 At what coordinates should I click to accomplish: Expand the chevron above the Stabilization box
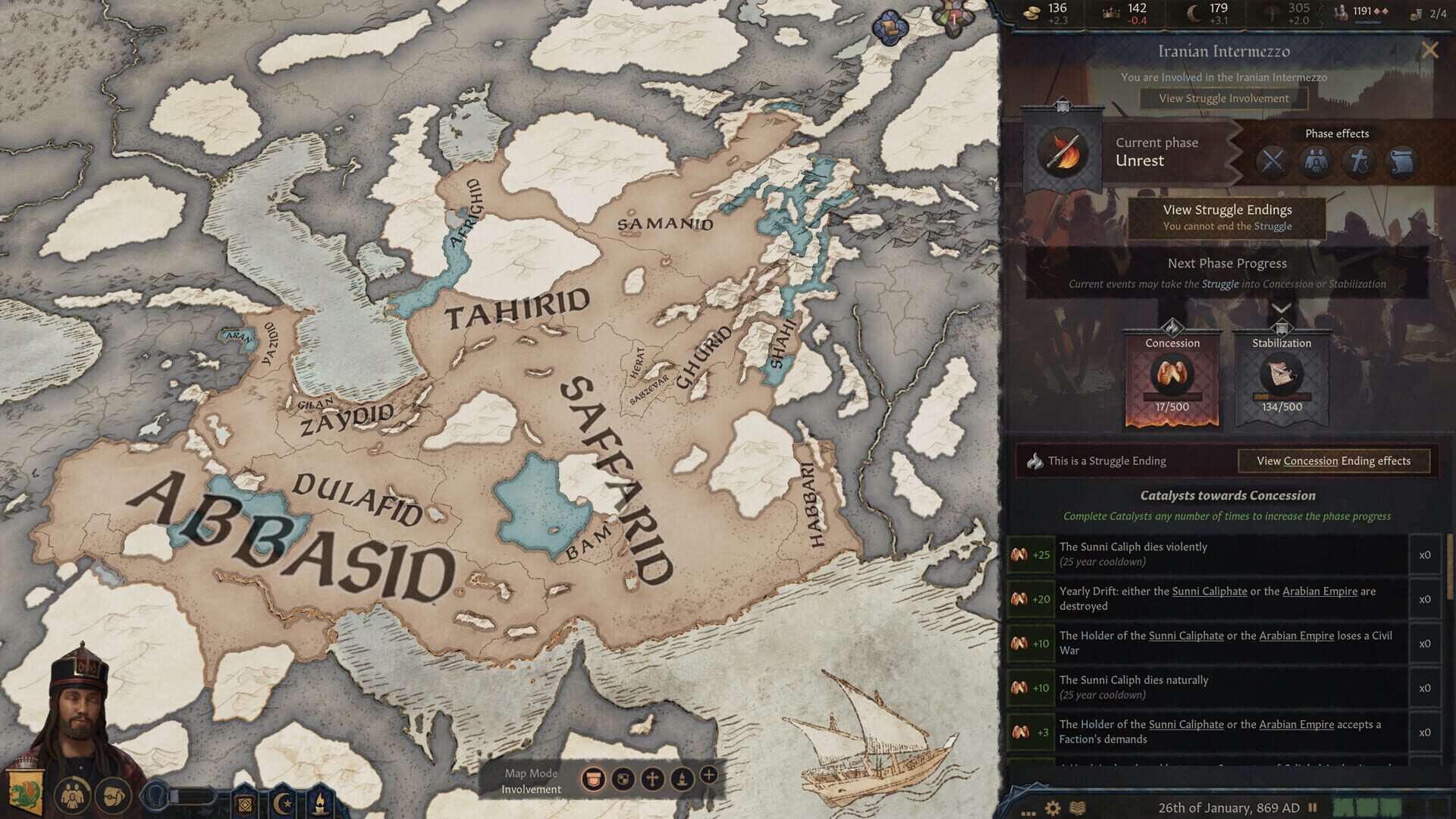[x=1282, y=309]
